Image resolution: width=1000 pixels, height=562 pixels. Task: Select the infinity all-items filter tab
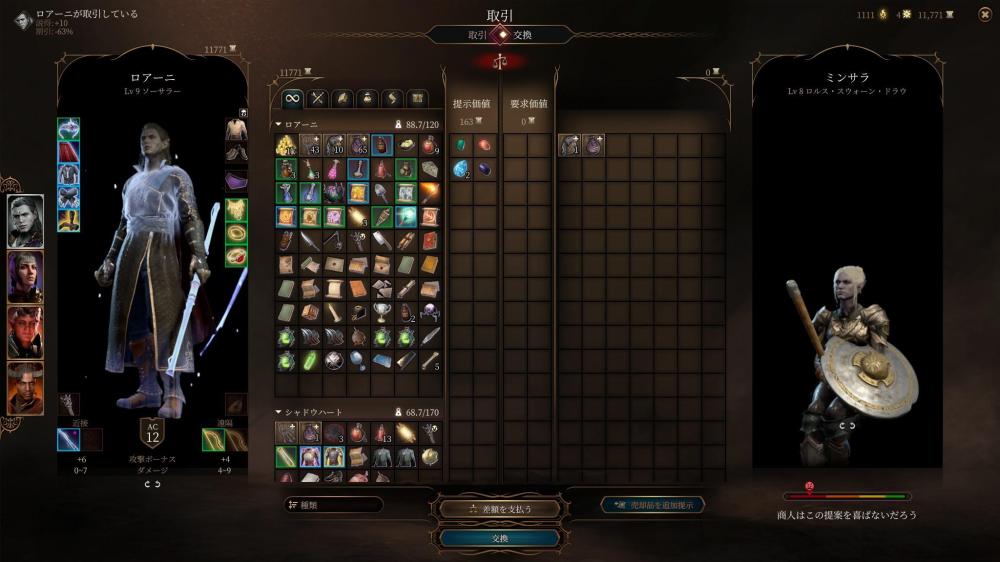pyautogui.click(x=292, y=98)
